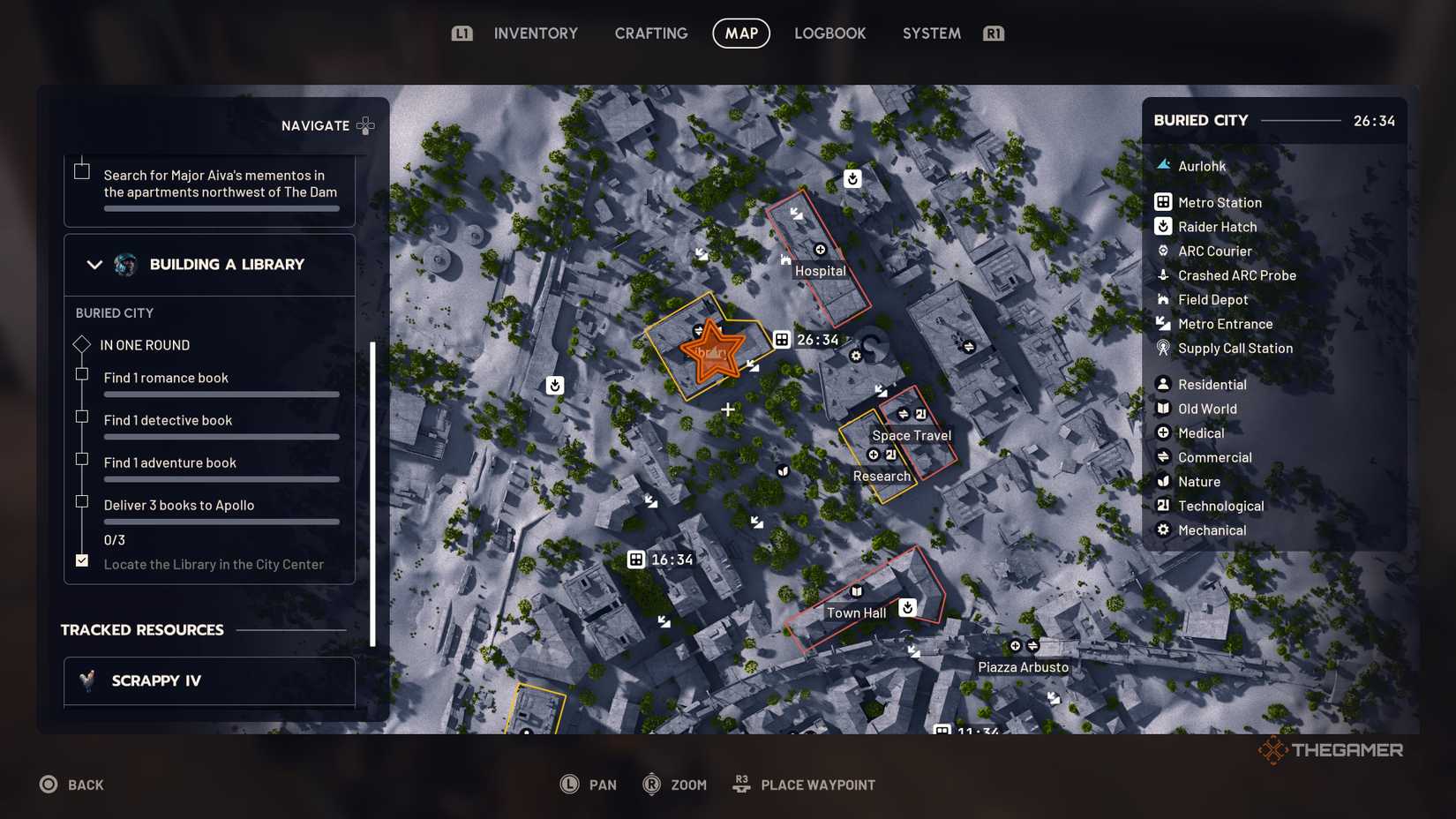Click the Supply Call Station legend icon
This screenshot has height=819, width=1456.
pyautogui.click(x=1164, y=349)
